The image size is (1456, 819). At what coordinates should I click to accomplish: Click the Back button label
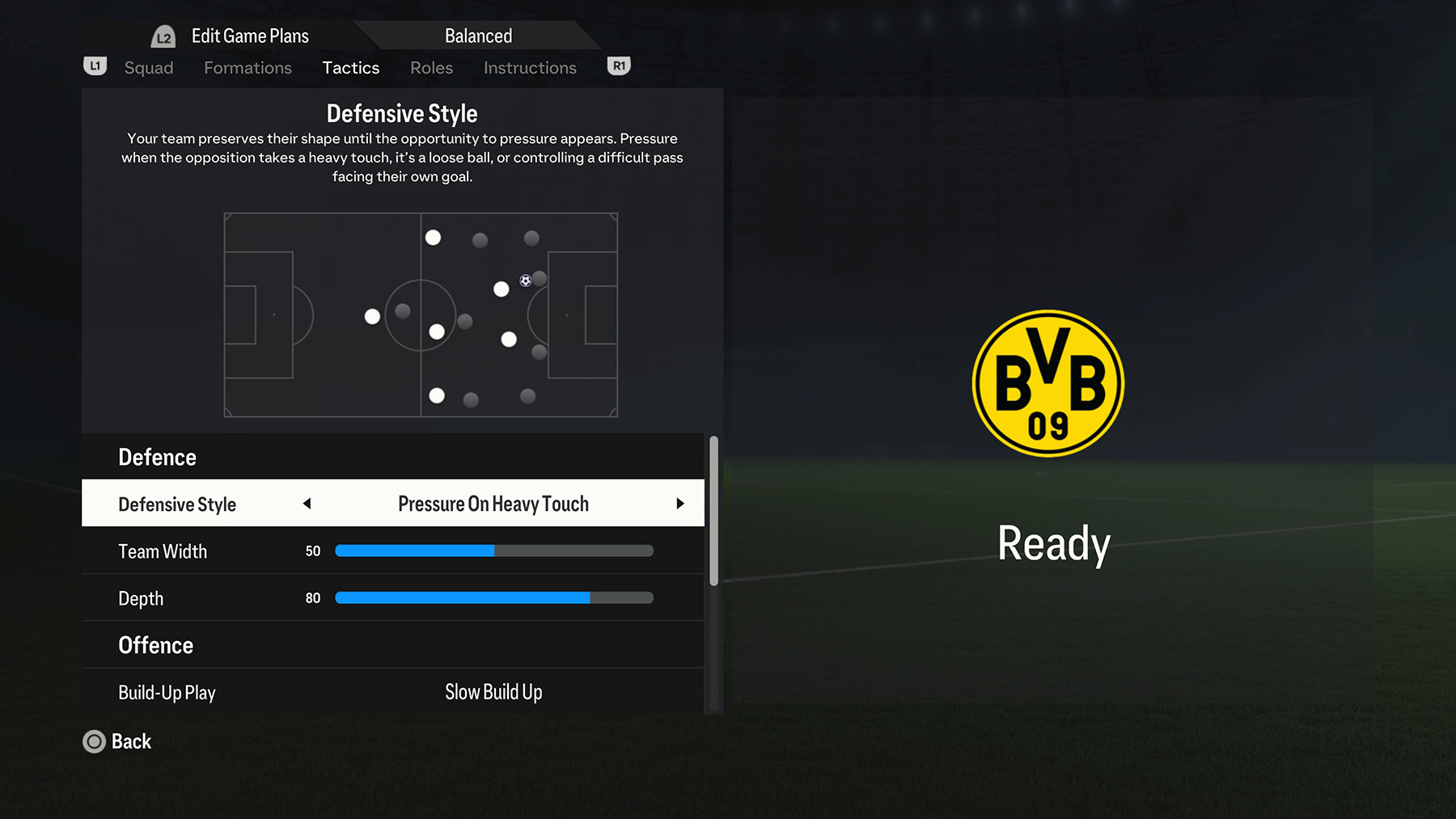(x=132, y=741)
